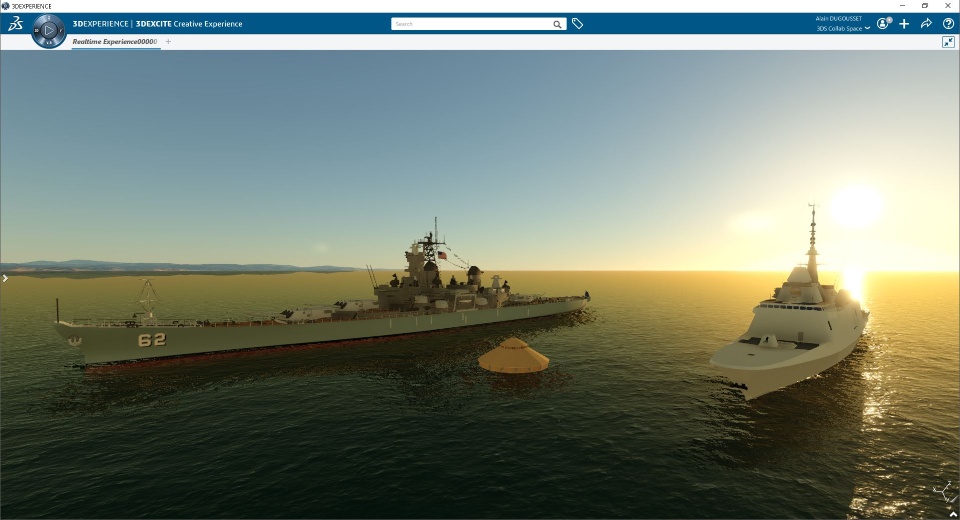
Task: Minimize the 3DEXPERIENCE window
Action: (900, 5)
